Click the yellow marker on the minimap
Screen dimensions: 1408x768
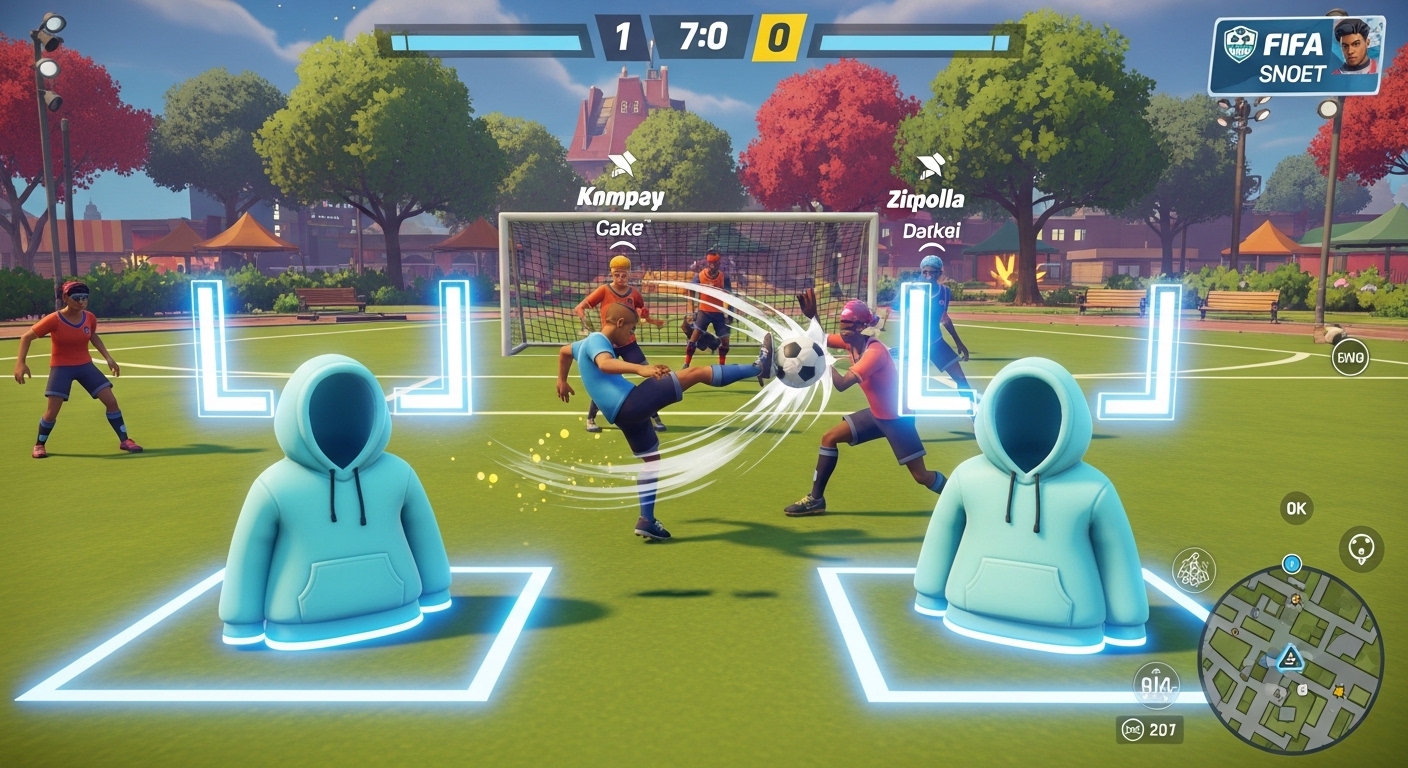pos(1338,692)
